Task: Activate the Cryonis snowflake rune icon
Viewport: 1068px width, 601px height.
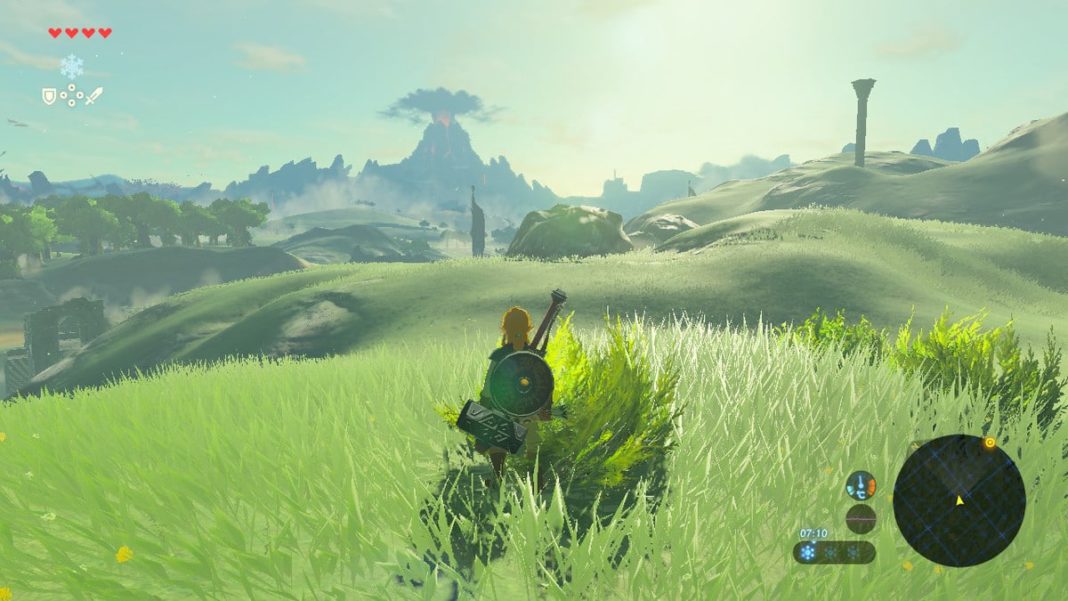Action: [x=72, y=67]
